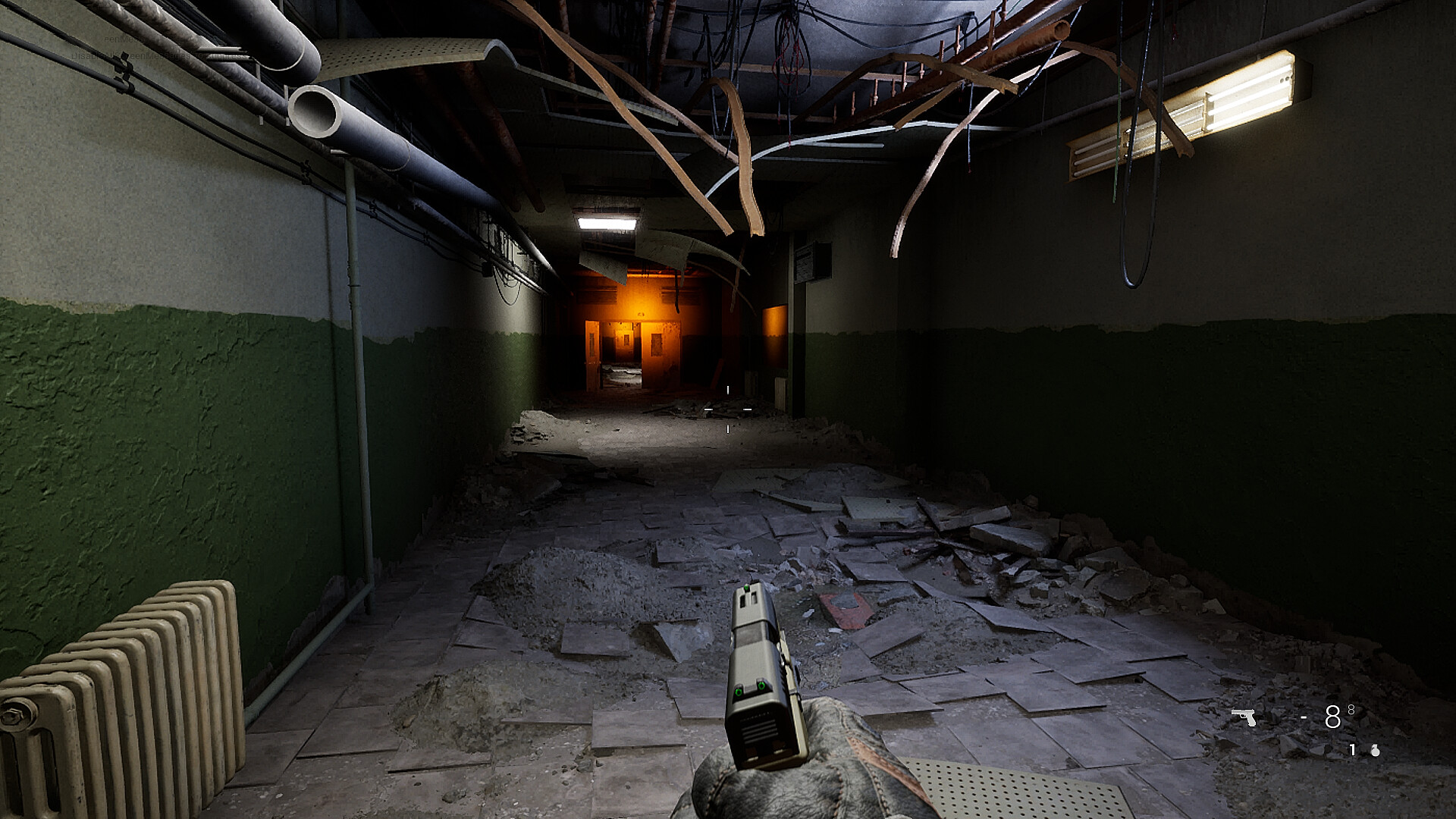Screen dimensions: 1456x819
Task: Click the grenade count number 1
Action: pyautogui.click(x=1352, y=750)
